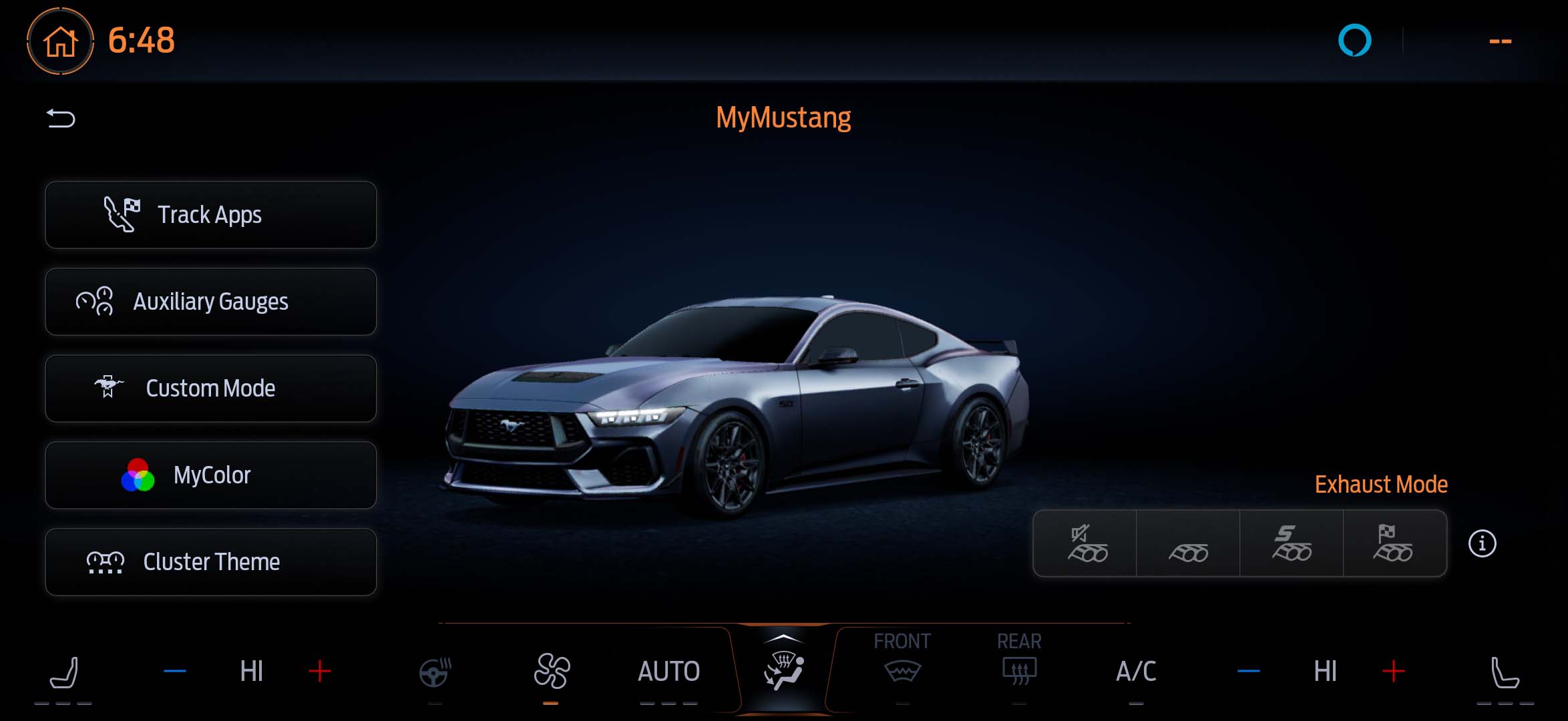This screenshot has height=721, width=1568.
Task: Enable AUTO climate mode
Action: click(668, 672)
